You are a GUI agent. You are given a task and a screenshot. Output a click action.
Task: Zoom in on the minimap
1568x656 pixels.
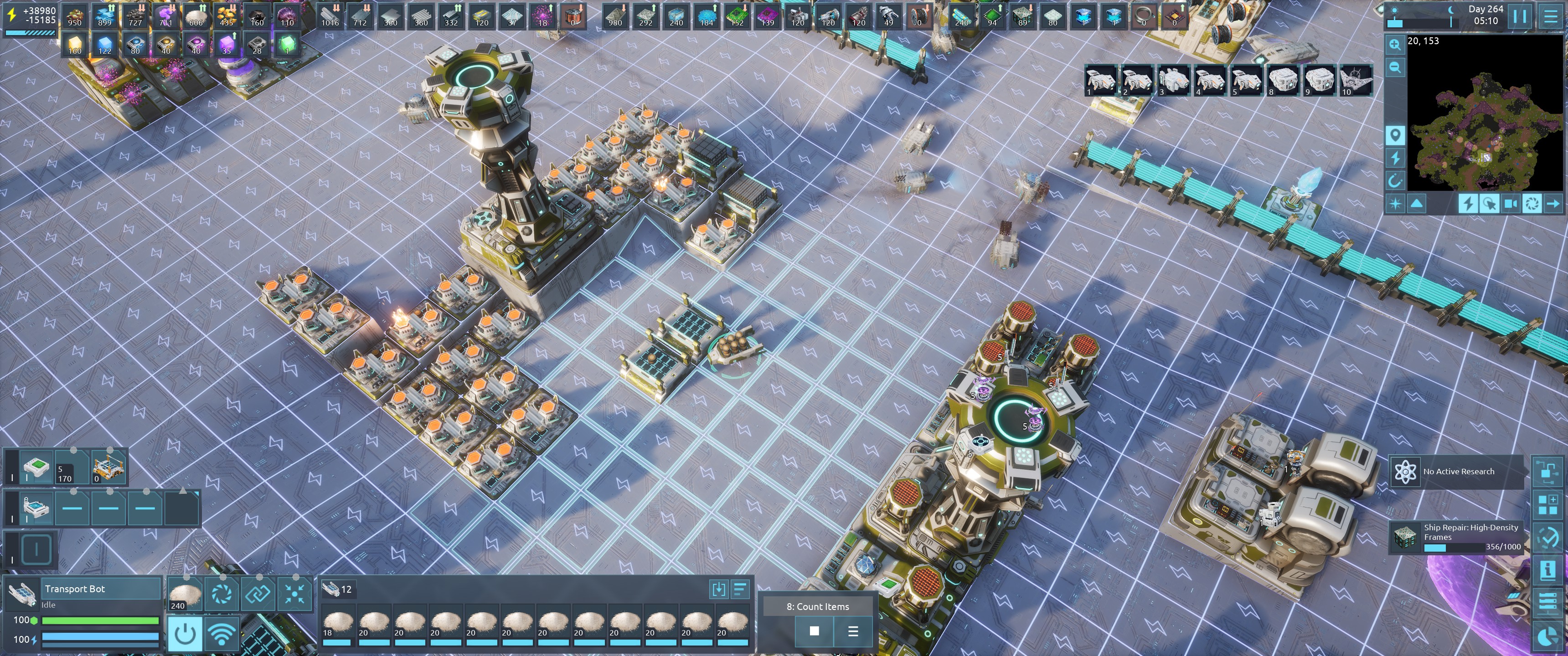pos(1394,45)
